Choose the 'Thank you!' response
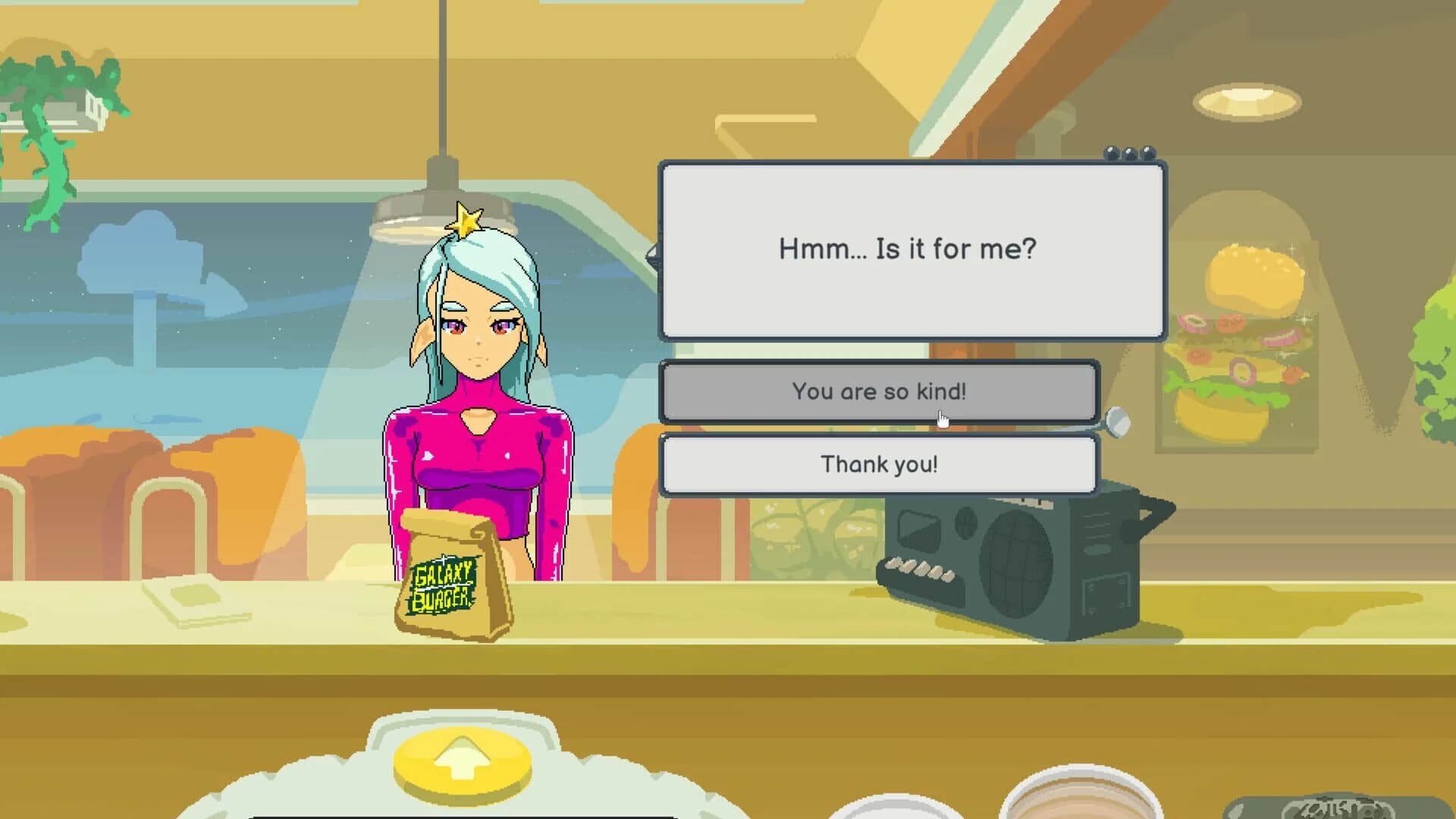 coord(880,465)
